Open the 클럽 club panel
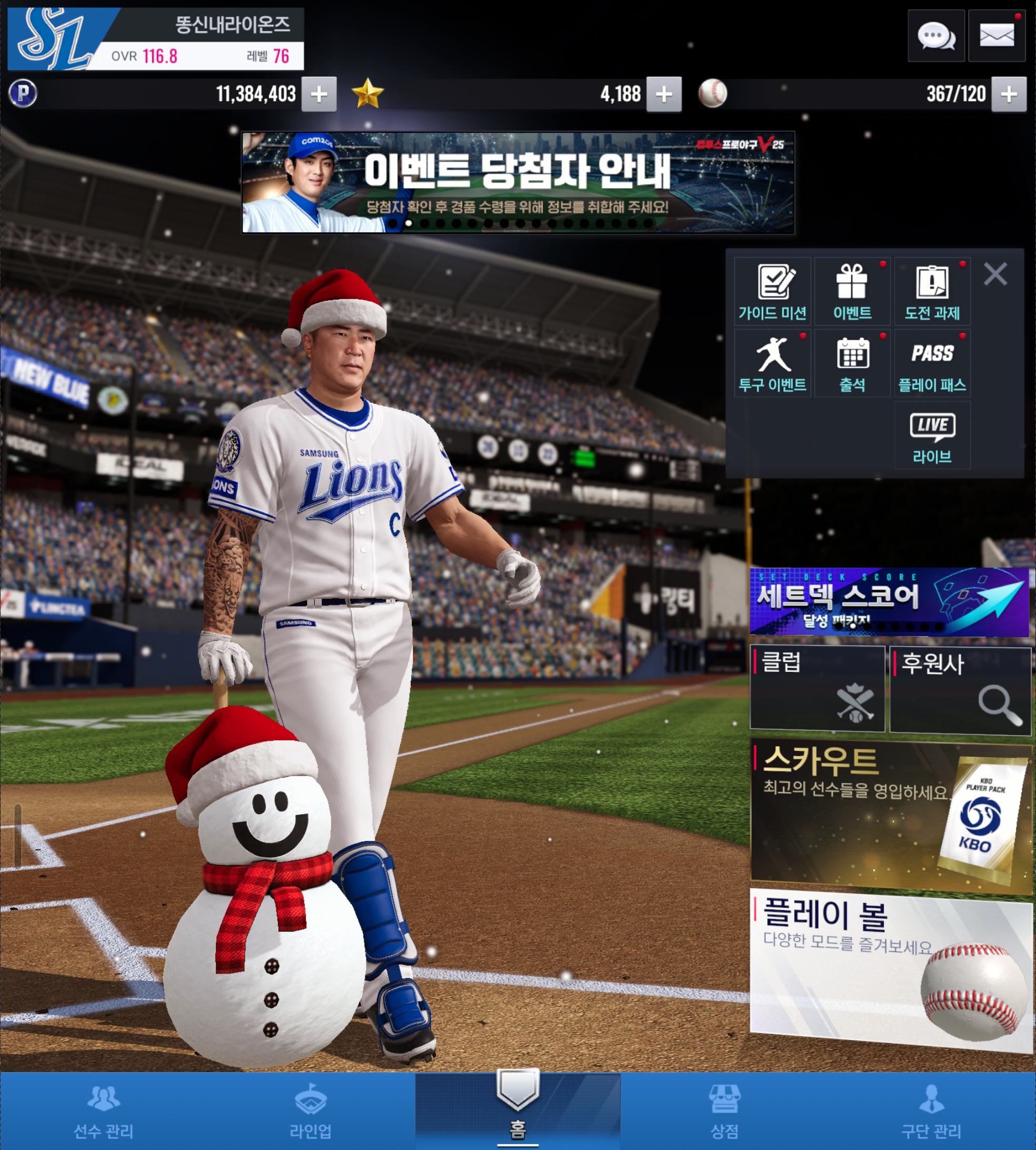 coord(817,688)
